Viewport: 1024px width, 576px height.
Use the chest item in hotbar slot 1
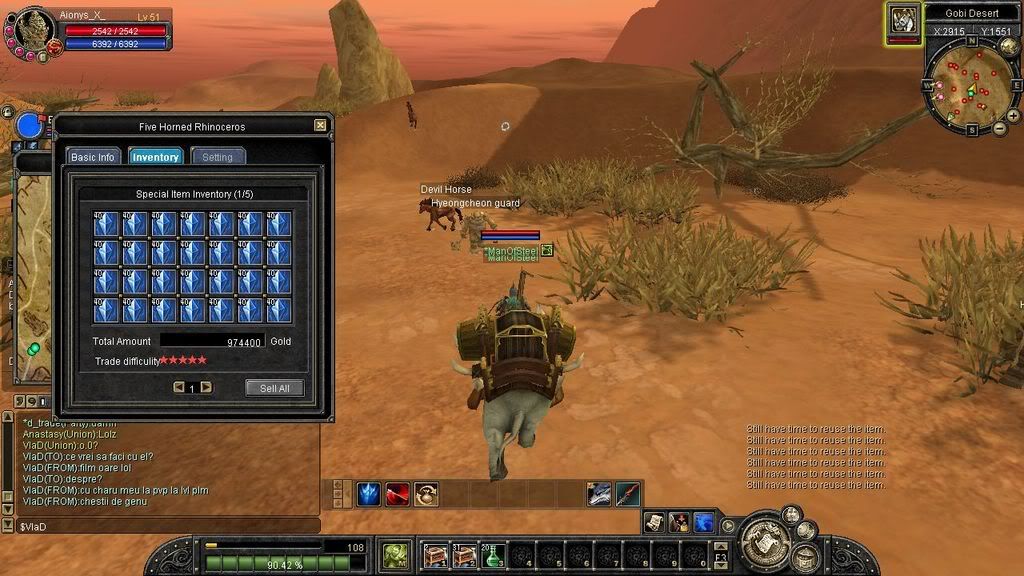435,555
